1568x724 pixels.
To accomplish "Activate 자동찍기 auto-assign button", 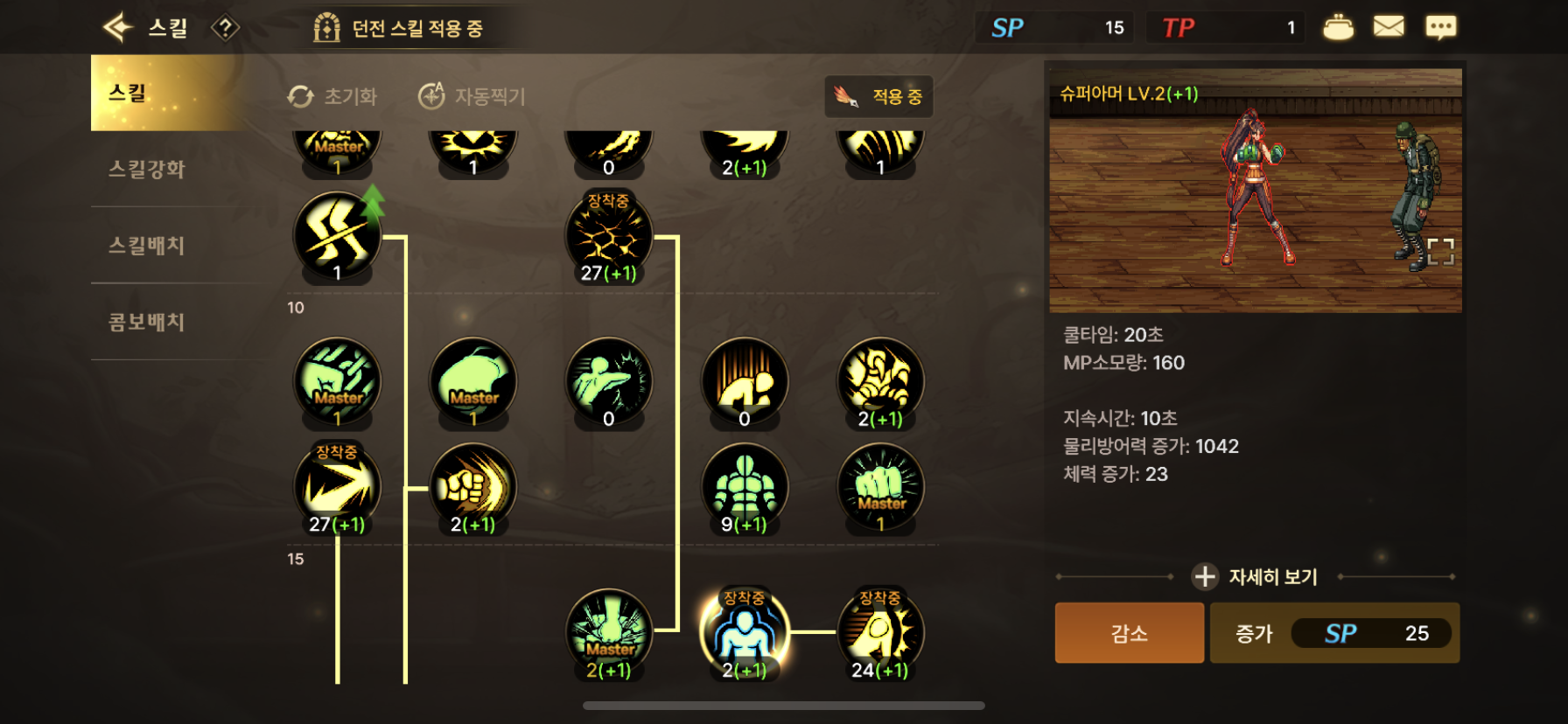I will pos(472,96).
